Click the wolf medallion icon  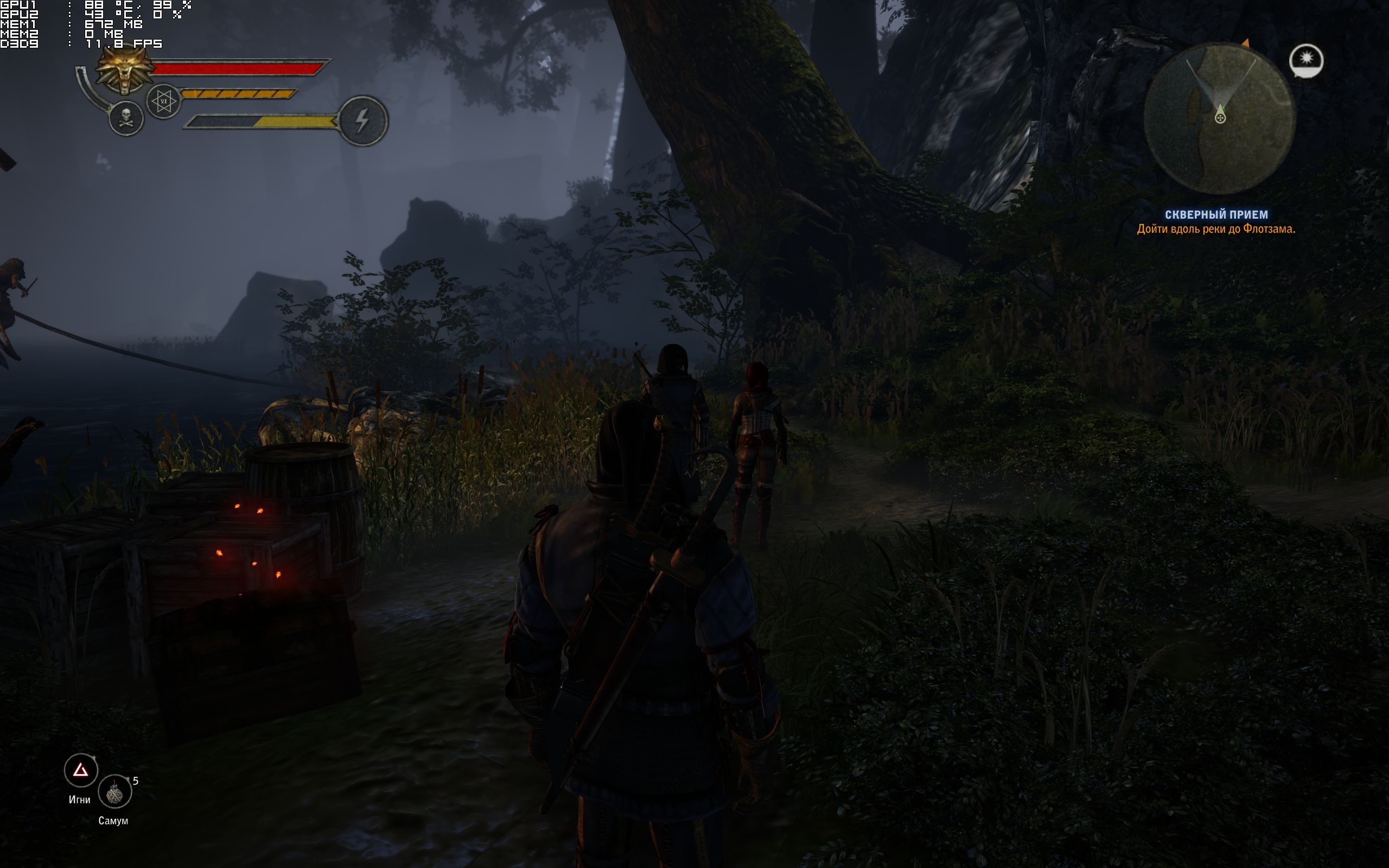[x=124, y=71]
